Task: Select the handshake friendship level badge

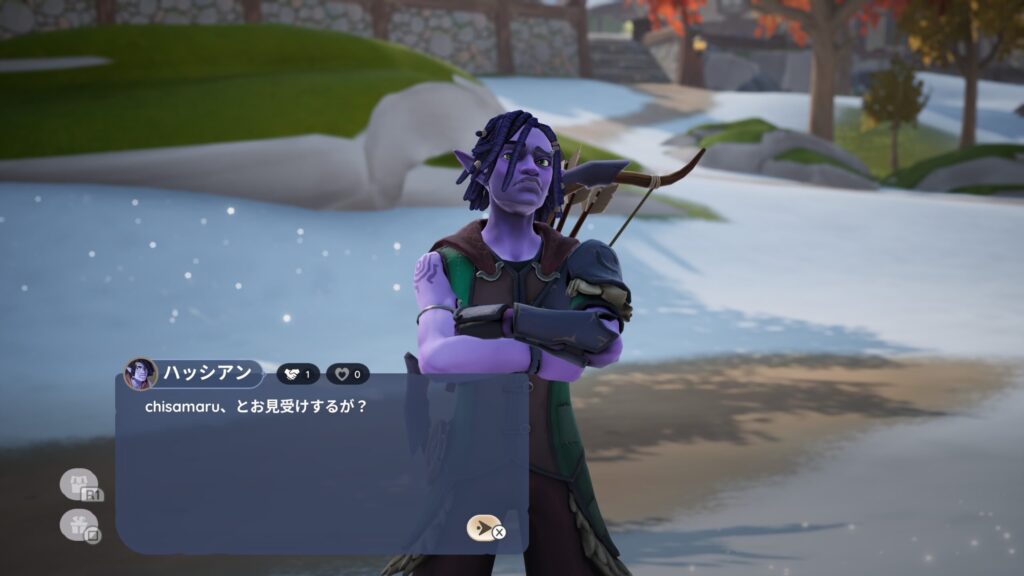Action: (x=298, y=374)
